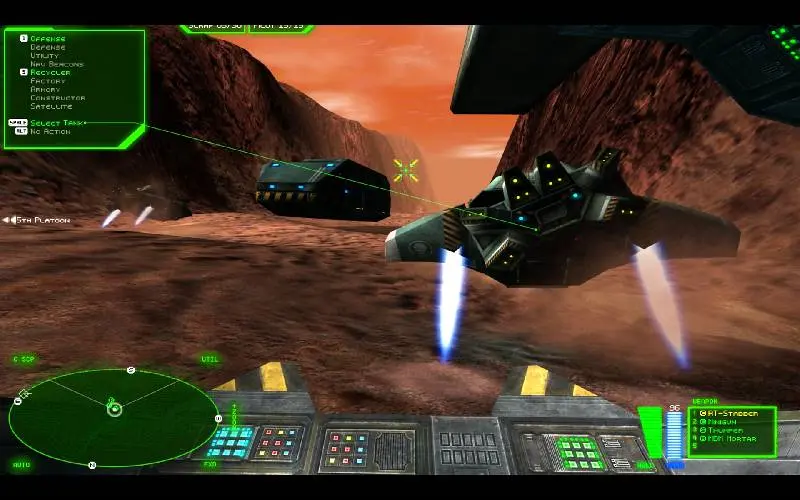Toggle the UTIL radar label
The image size is (800, 500).
click(209, 358)
